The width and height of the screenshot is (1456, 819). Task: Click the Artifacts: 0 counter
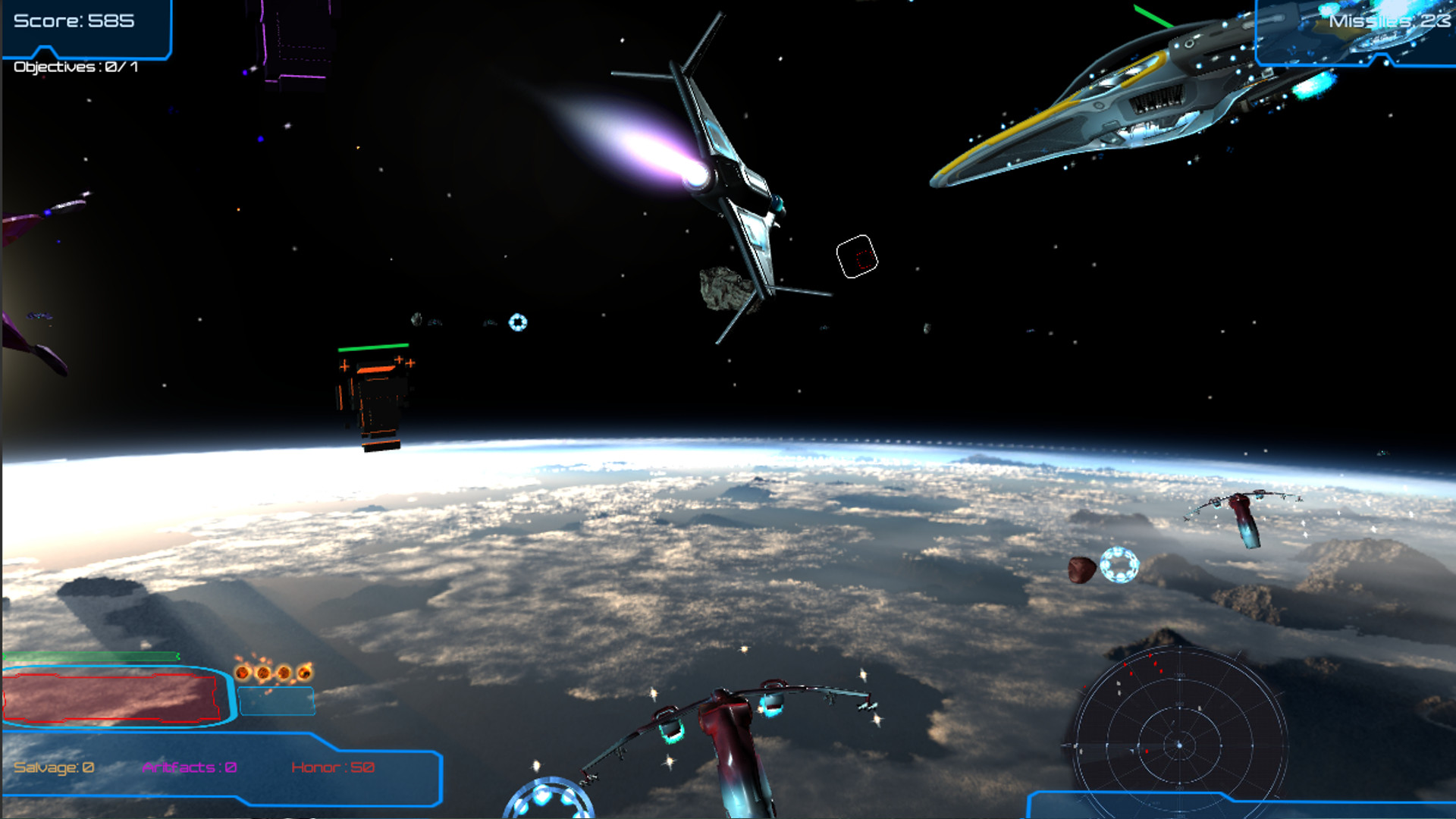pos(188,767)
